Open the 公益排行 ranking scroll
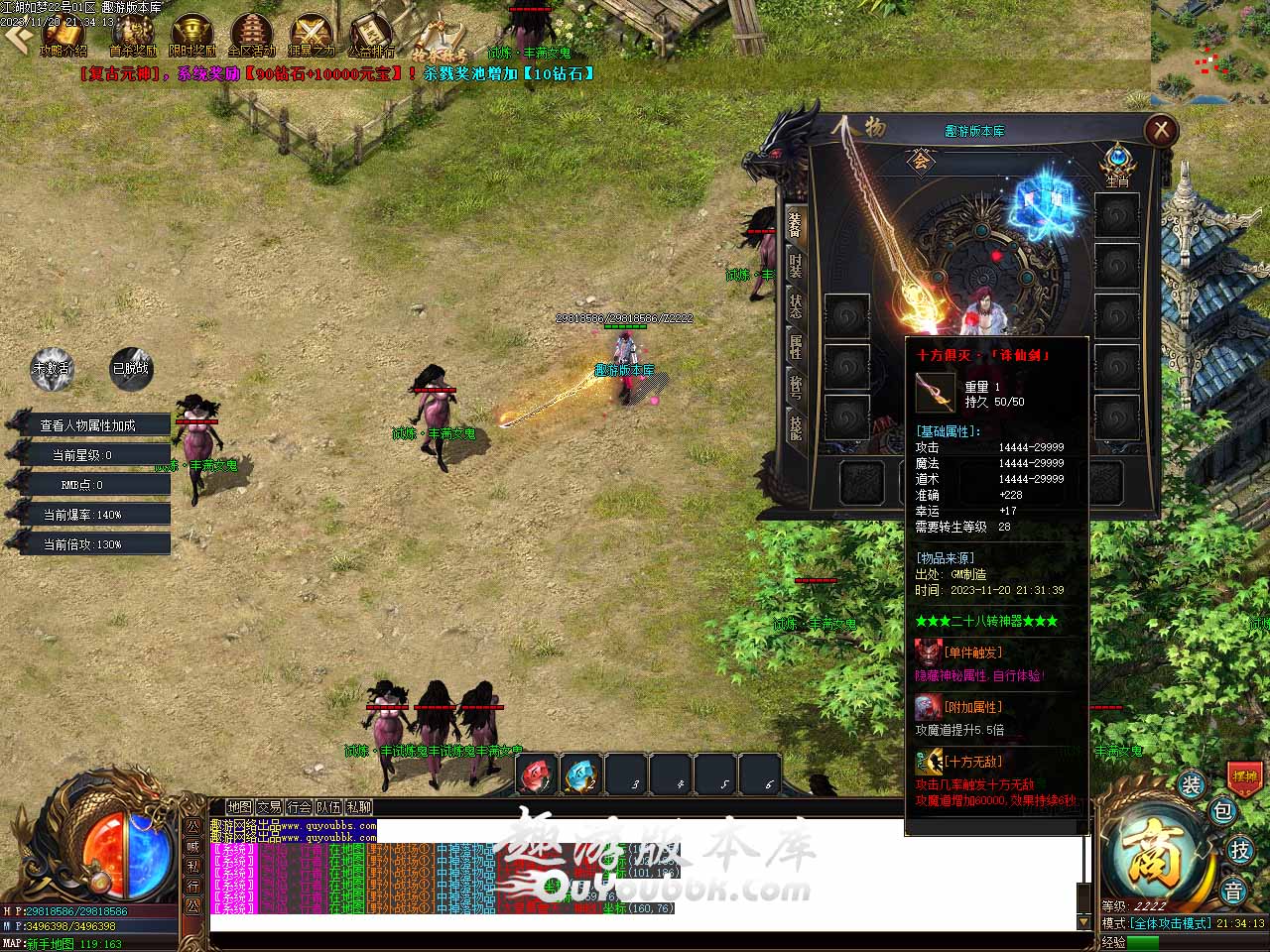This screenshot has width=1270, height=952. (370, 35)
